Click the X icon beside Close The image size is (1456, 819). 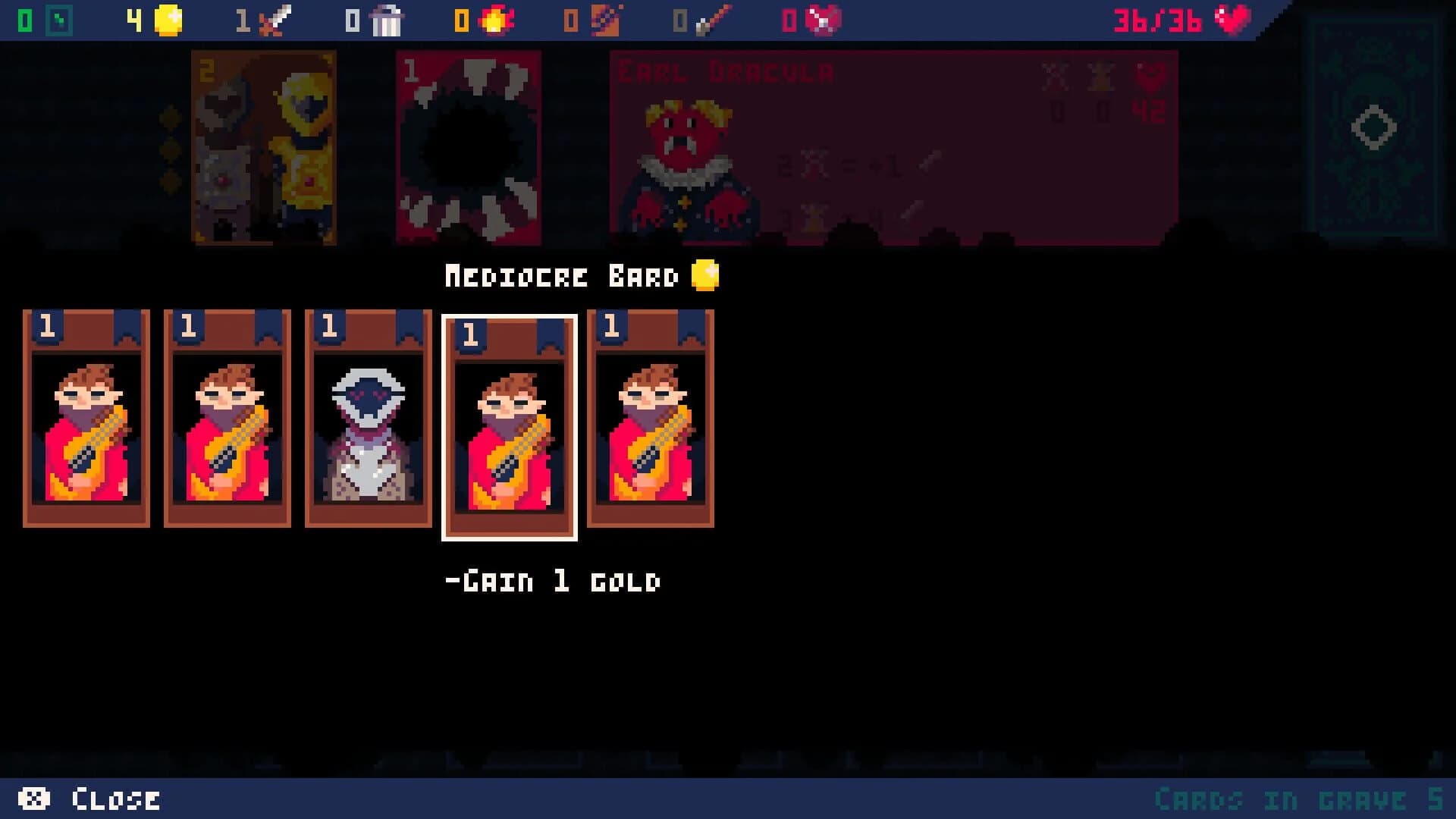(x=33, y=798)
